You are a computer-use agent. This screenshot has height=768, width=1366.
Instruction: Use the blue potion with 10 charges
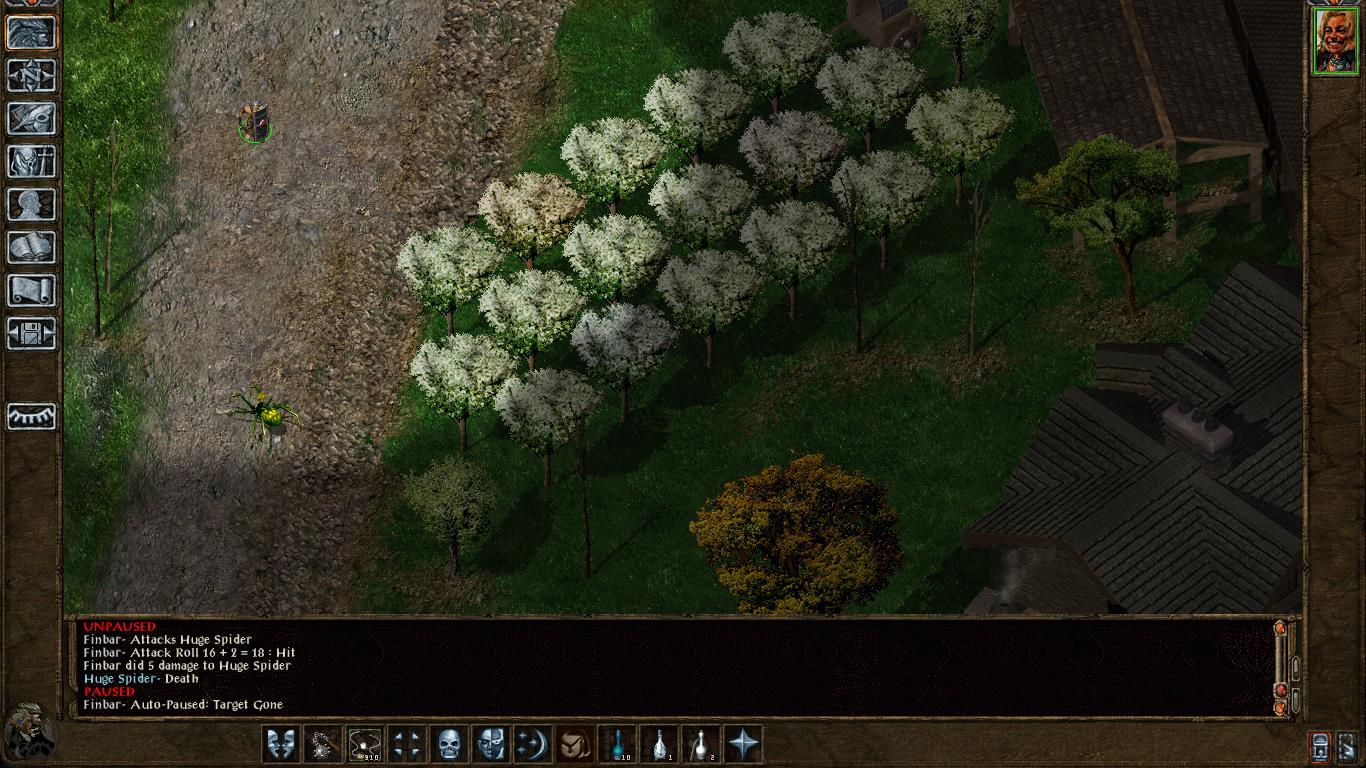point(617,744)
